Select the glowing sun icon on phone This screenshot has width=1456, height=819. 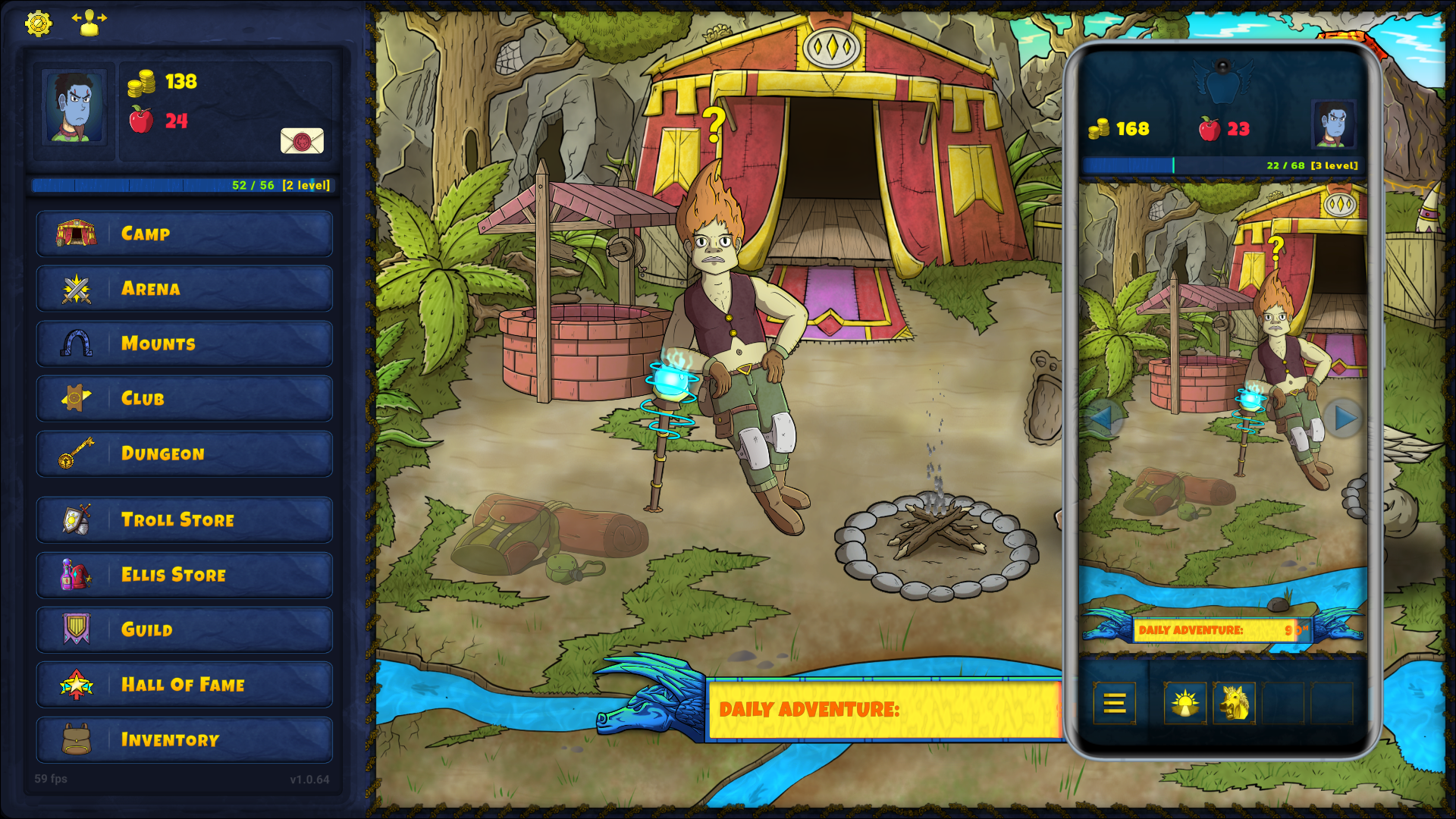1185,704
